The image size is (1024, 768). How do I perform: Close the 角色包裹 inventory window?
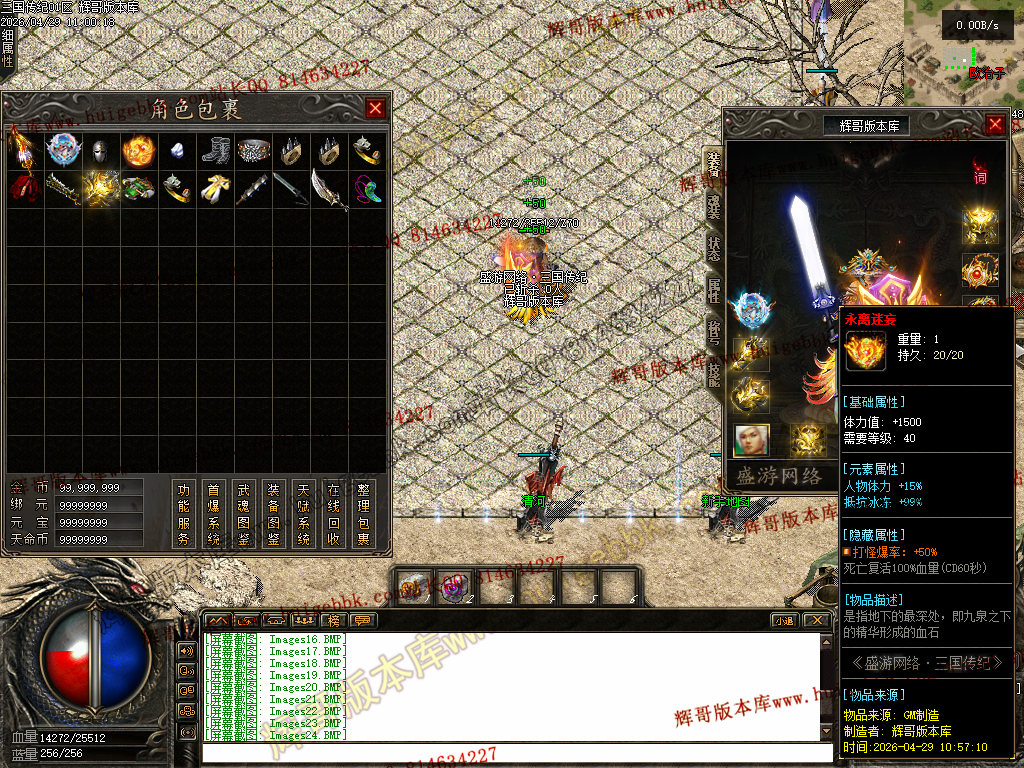[x=375, y=109]
